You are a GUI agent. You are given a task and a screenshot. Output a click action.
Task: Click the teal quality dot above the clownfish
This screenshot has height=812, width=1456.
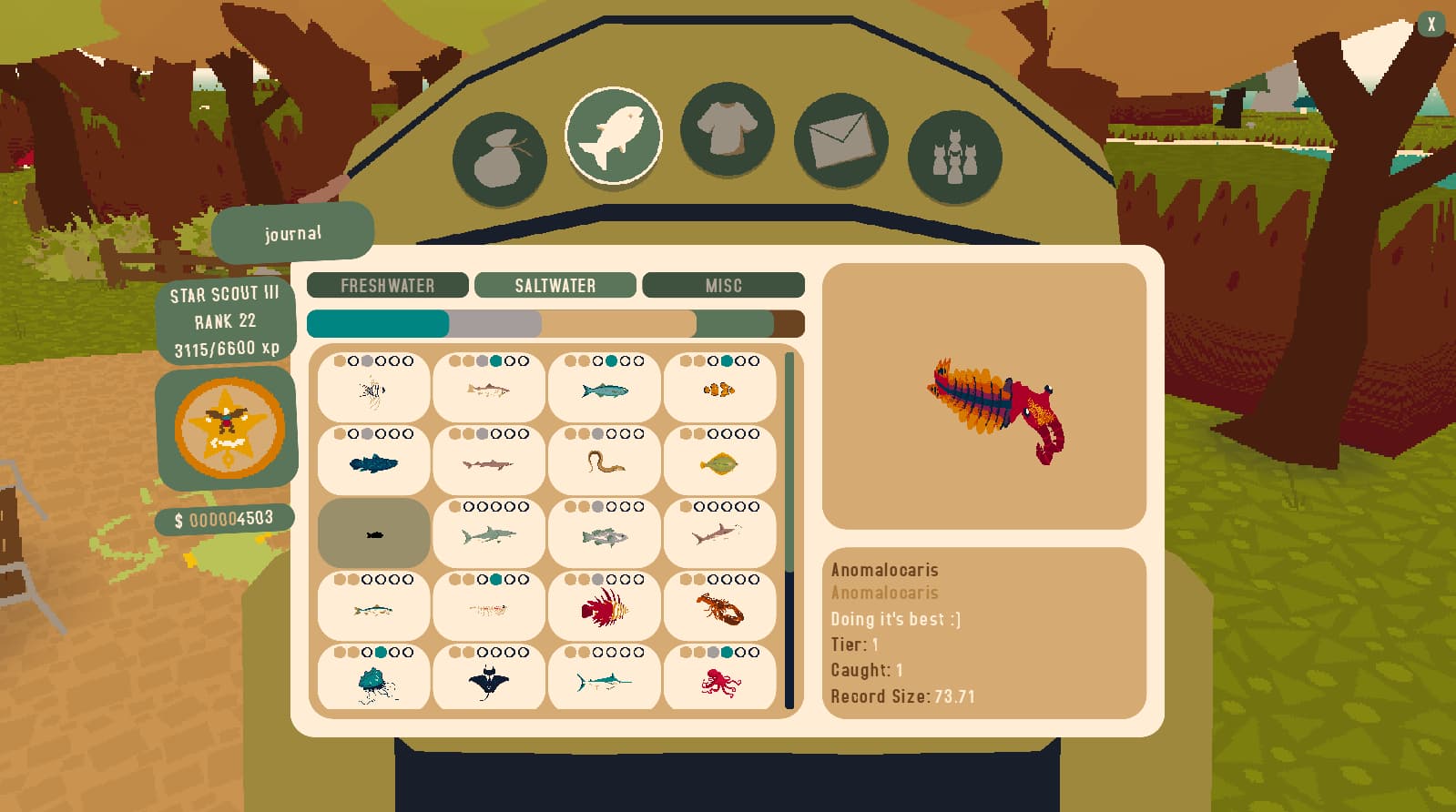[727, 361]
